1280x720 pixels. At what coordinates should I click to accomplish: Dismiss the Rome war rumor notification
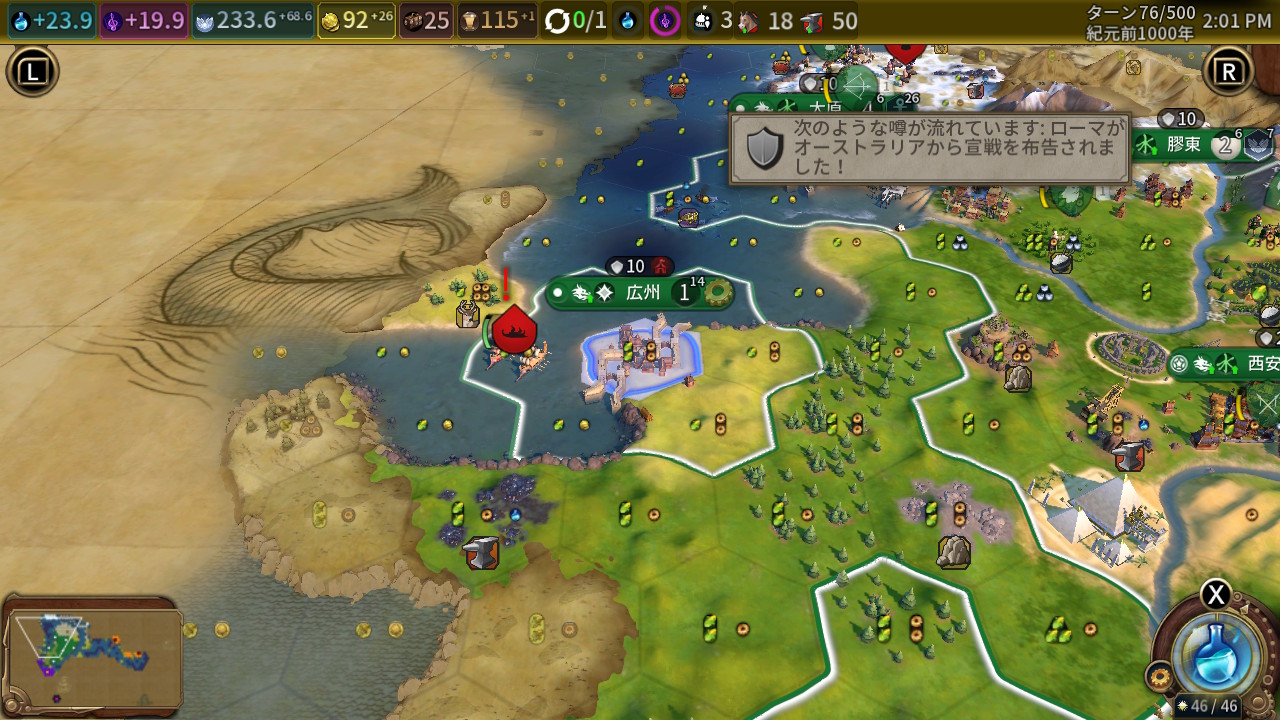[x=930, y=148]
